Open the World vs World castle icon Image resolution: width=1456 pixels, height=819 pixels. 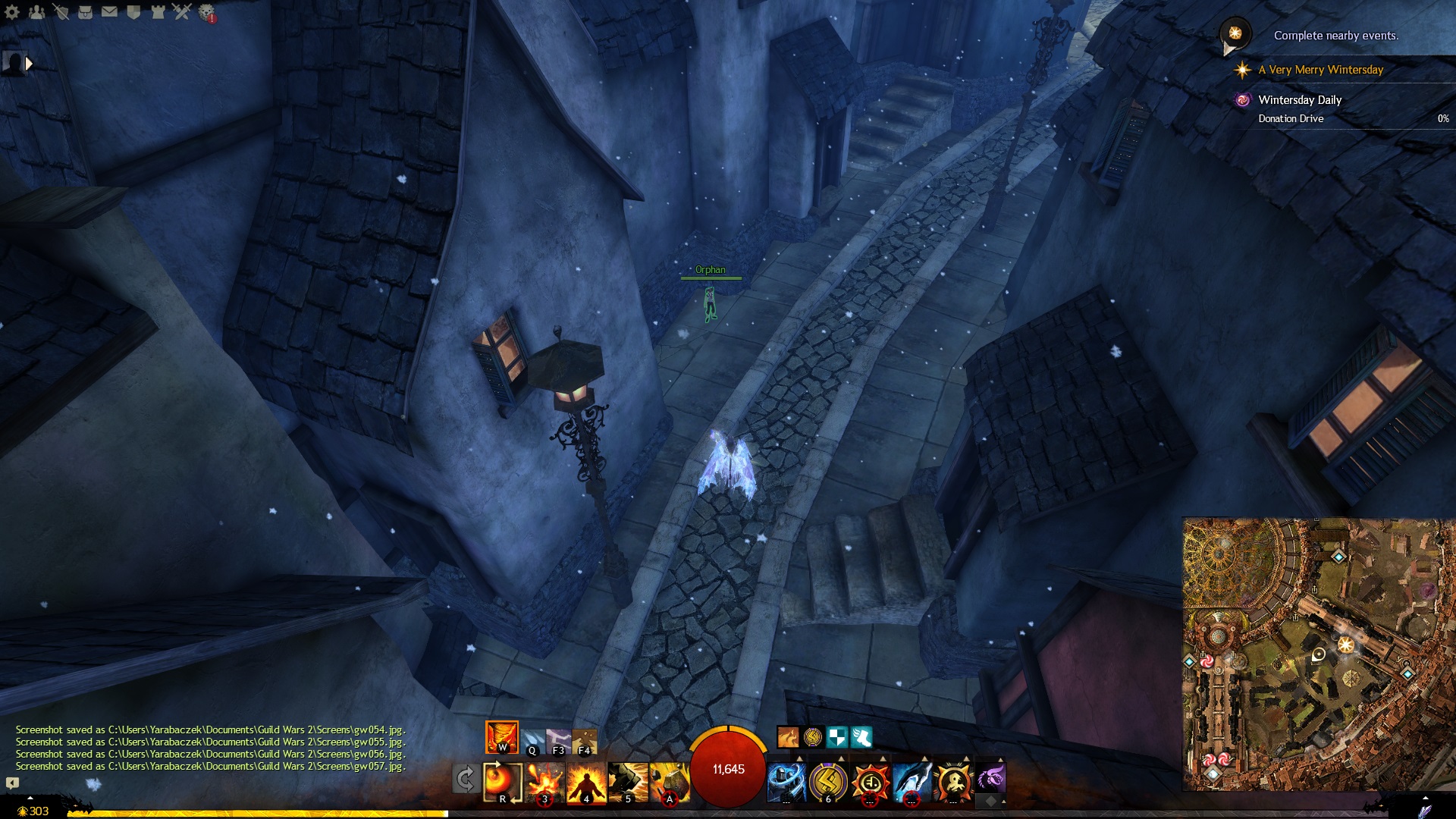158,12
